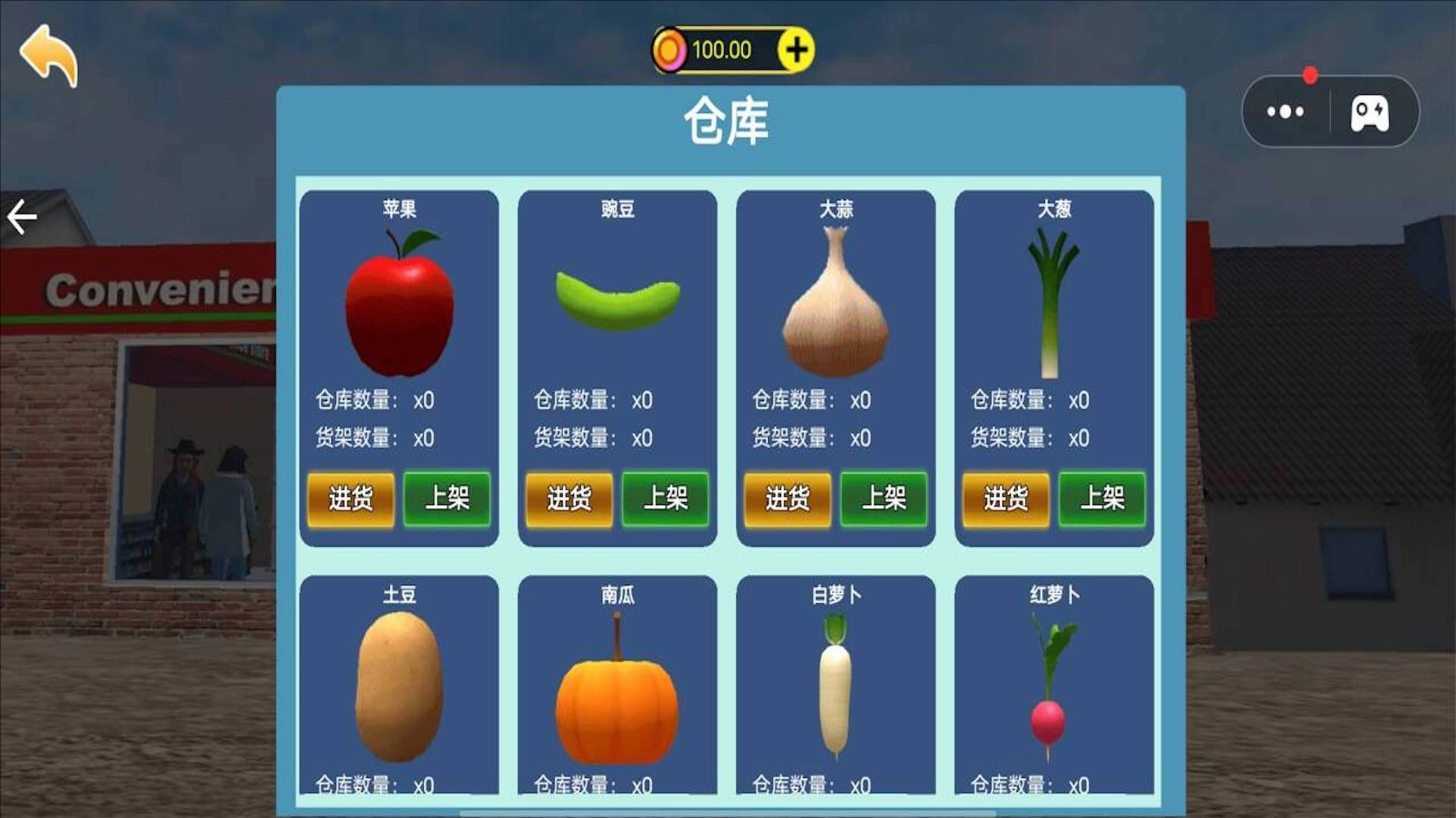Image resolution: width=1456 pixels, height=818 pixels.
Task: Tap the 仓库 warehouse title header
Action: coord(728,121)
